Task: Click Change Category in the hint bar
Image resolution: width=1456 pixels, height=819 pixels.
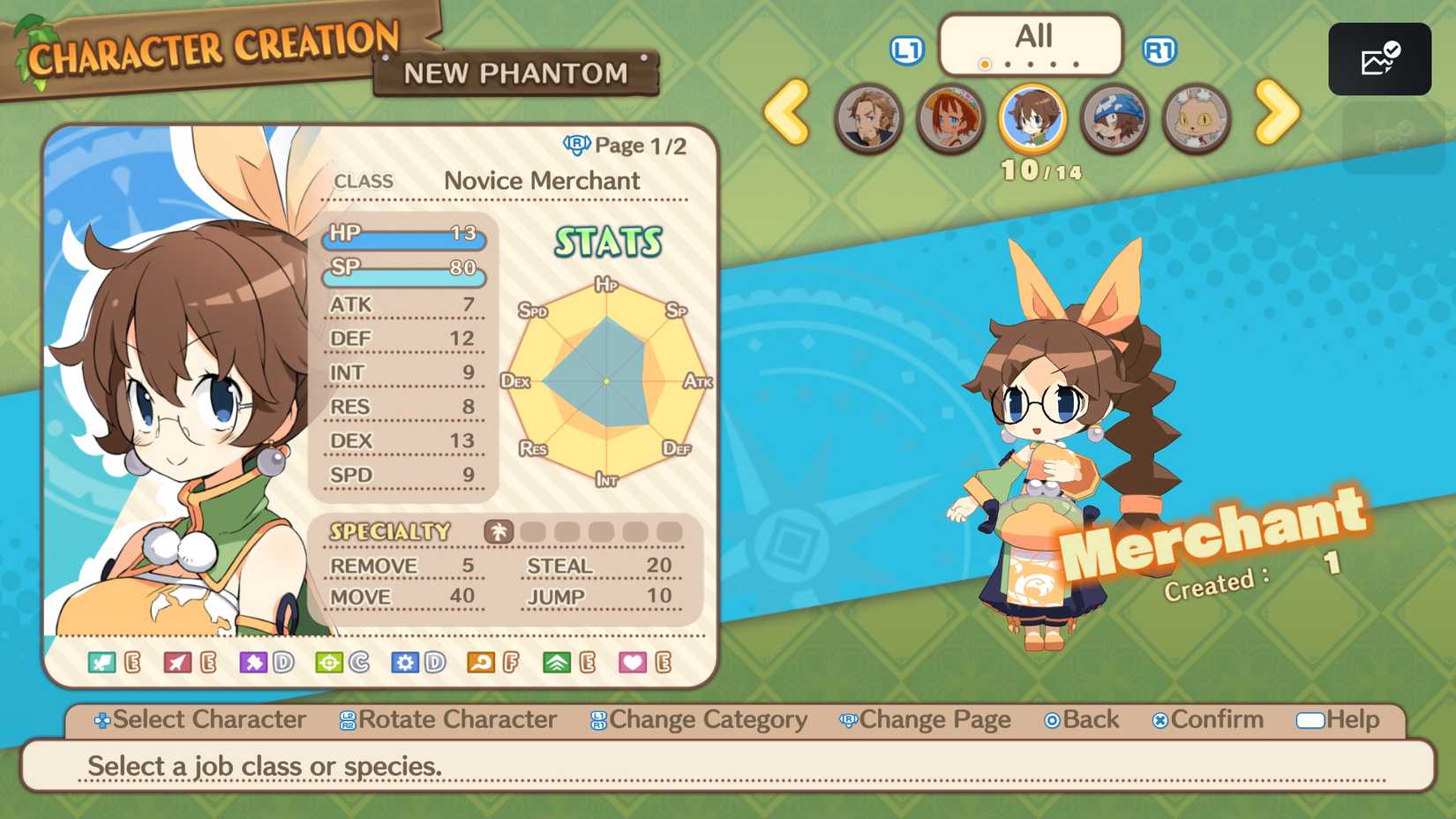Action: click(706, 720)
